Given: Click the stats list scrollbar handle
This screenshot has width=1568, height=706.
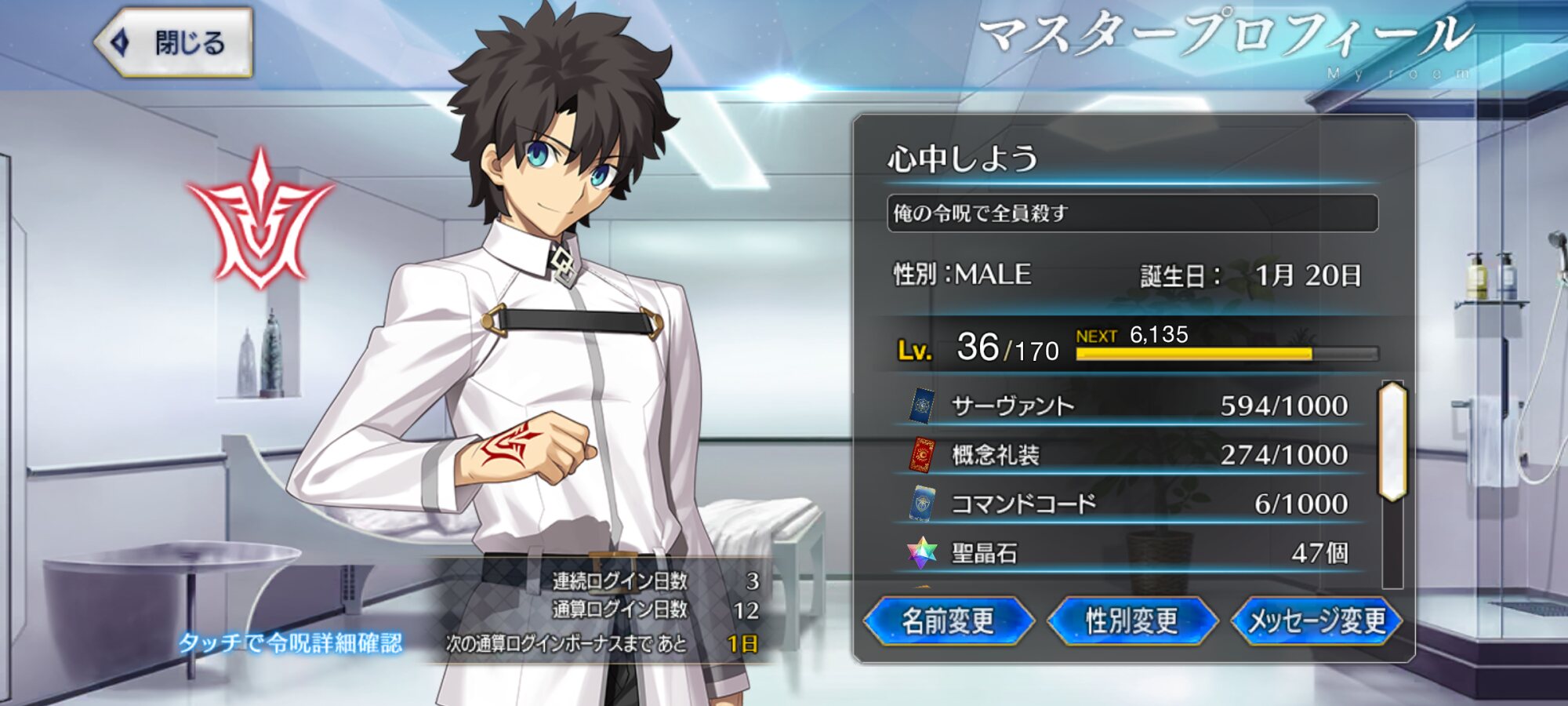Looking at the screenshot, I should tap(1392, 442).
